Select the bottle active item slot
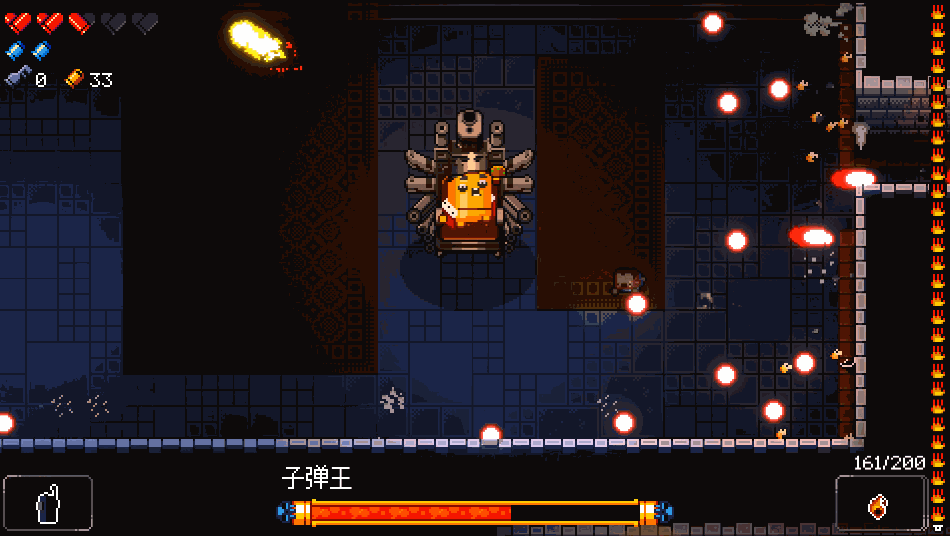 click(x=48, y=502)
